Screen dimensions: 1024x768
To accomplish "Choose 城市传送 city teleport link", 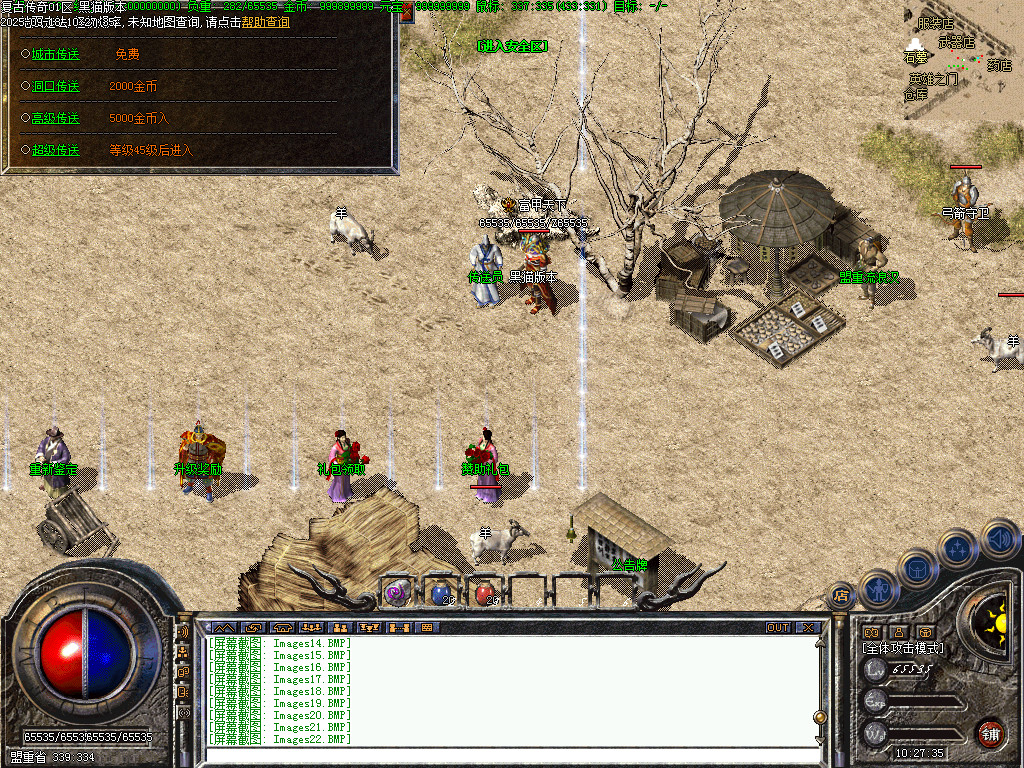I will [x=55, y=55].
